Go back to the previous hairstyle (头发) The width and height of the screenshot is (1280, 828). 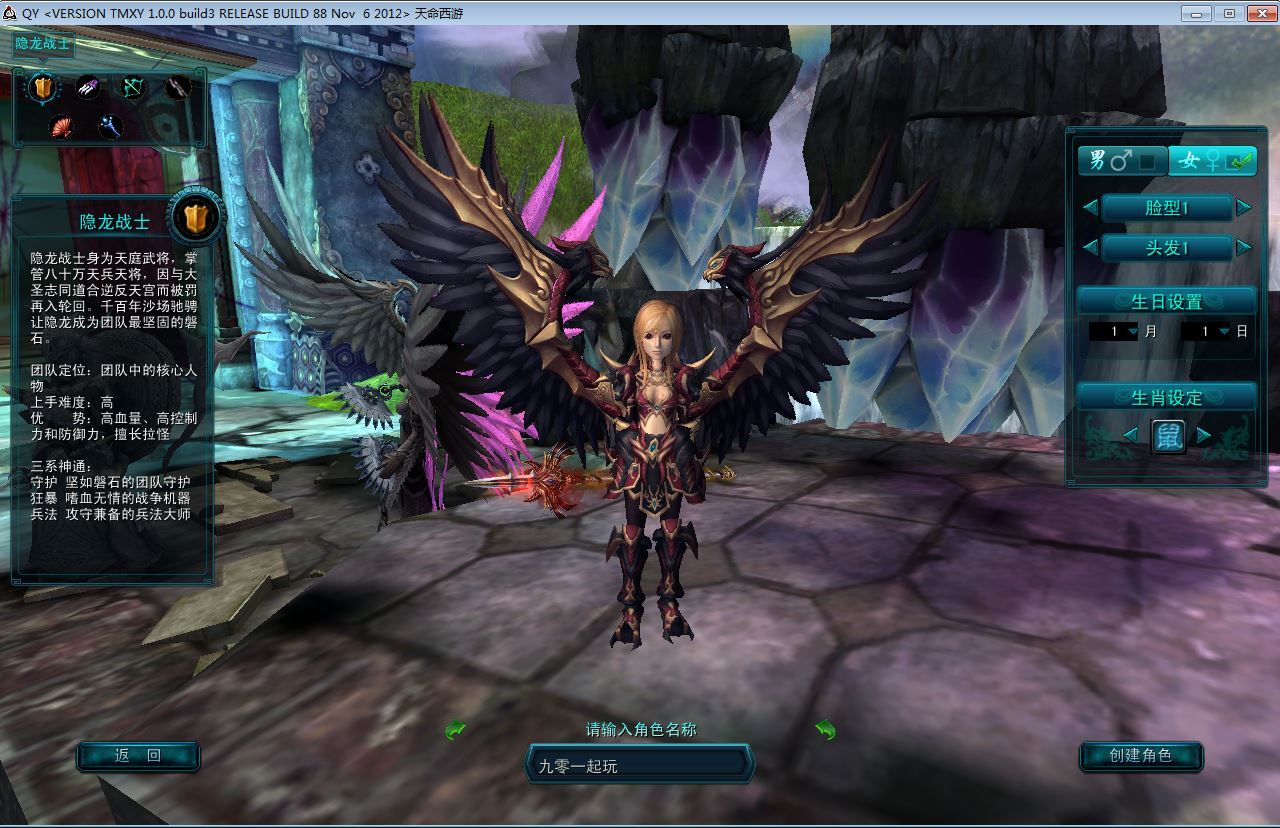tap(1090, 247)
